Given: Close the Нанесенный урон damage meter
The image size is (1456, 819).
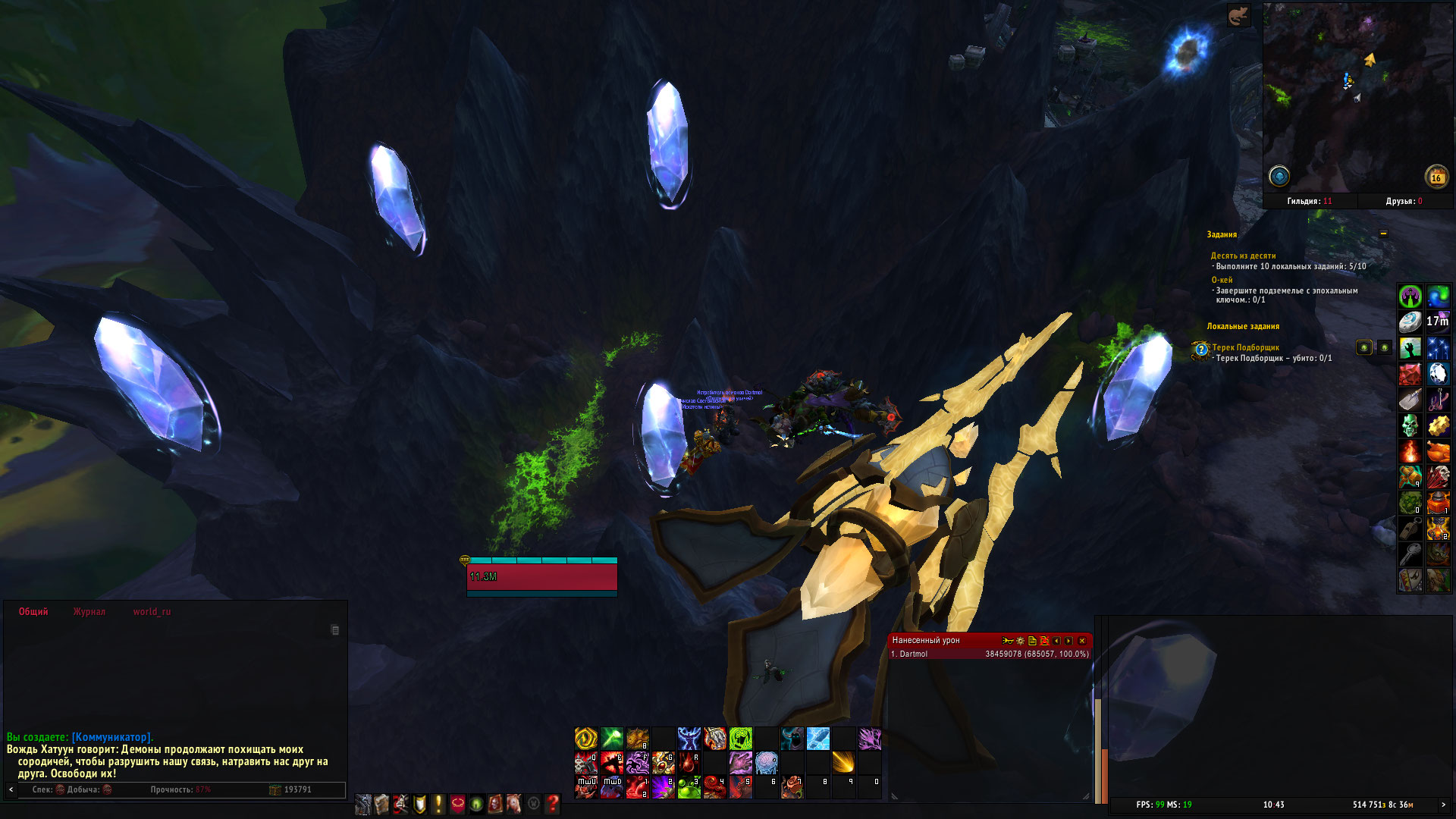Looking at the screenshot, I should (x=1082, y=641).
